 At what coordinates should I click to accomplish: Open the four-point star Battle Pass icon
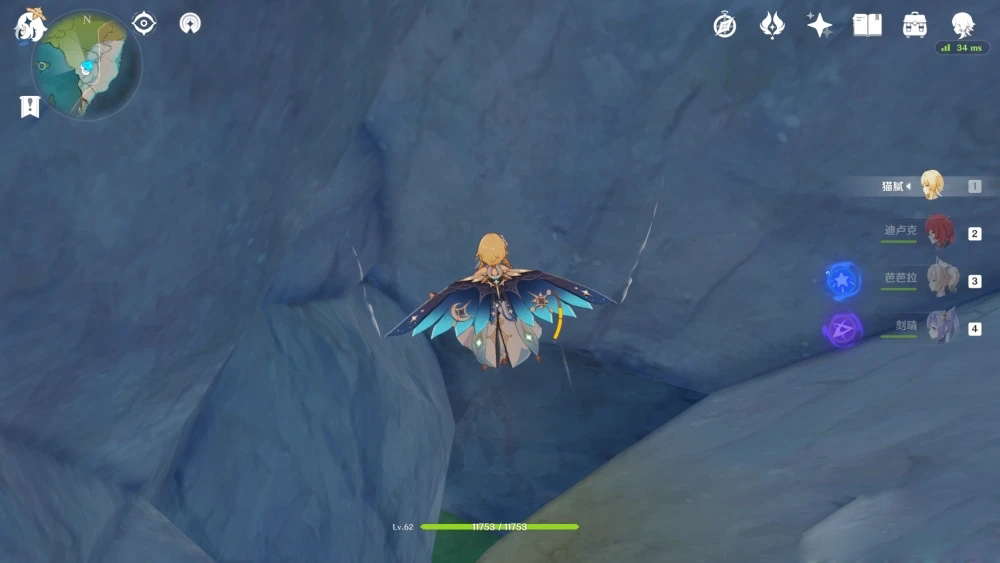[820, 25]
